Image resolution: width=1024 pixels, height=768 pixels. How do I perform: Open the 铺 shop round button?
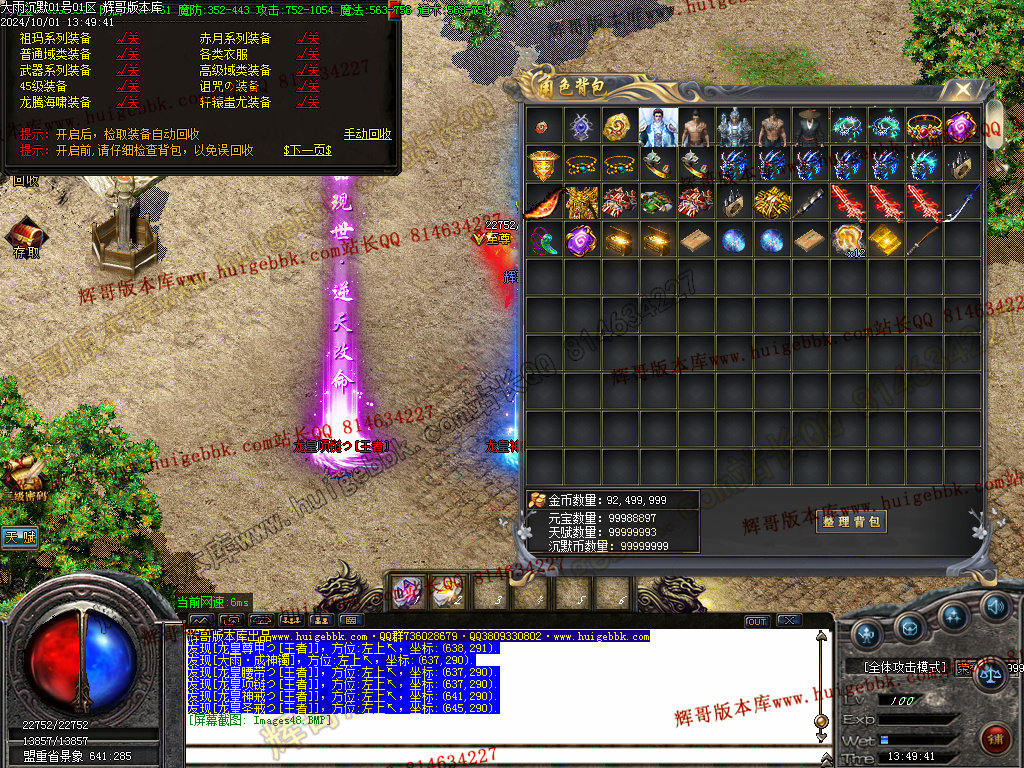tap(995, 741)
